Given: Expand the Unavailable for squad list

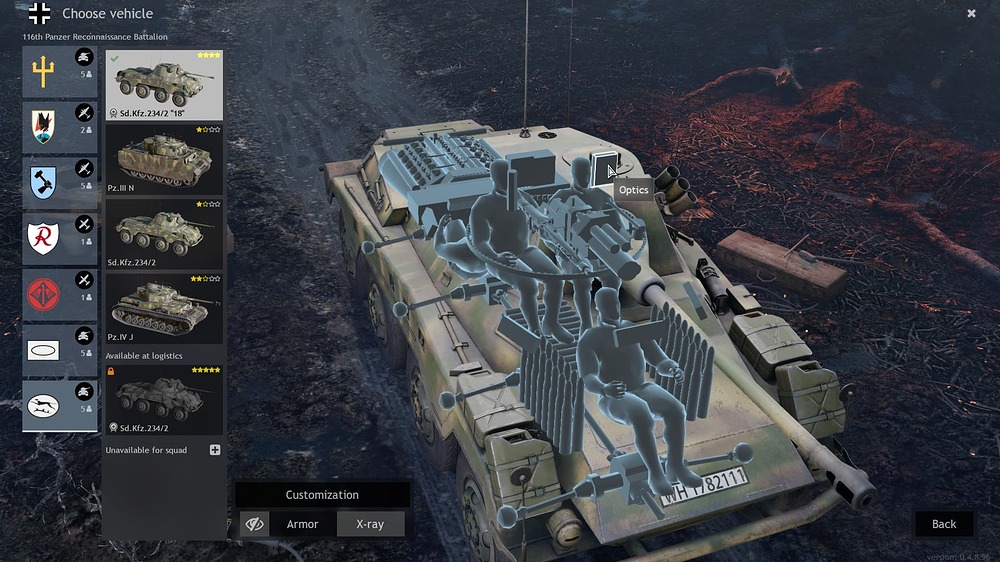Looking at the screenshot, I should [x=215, y=450].
